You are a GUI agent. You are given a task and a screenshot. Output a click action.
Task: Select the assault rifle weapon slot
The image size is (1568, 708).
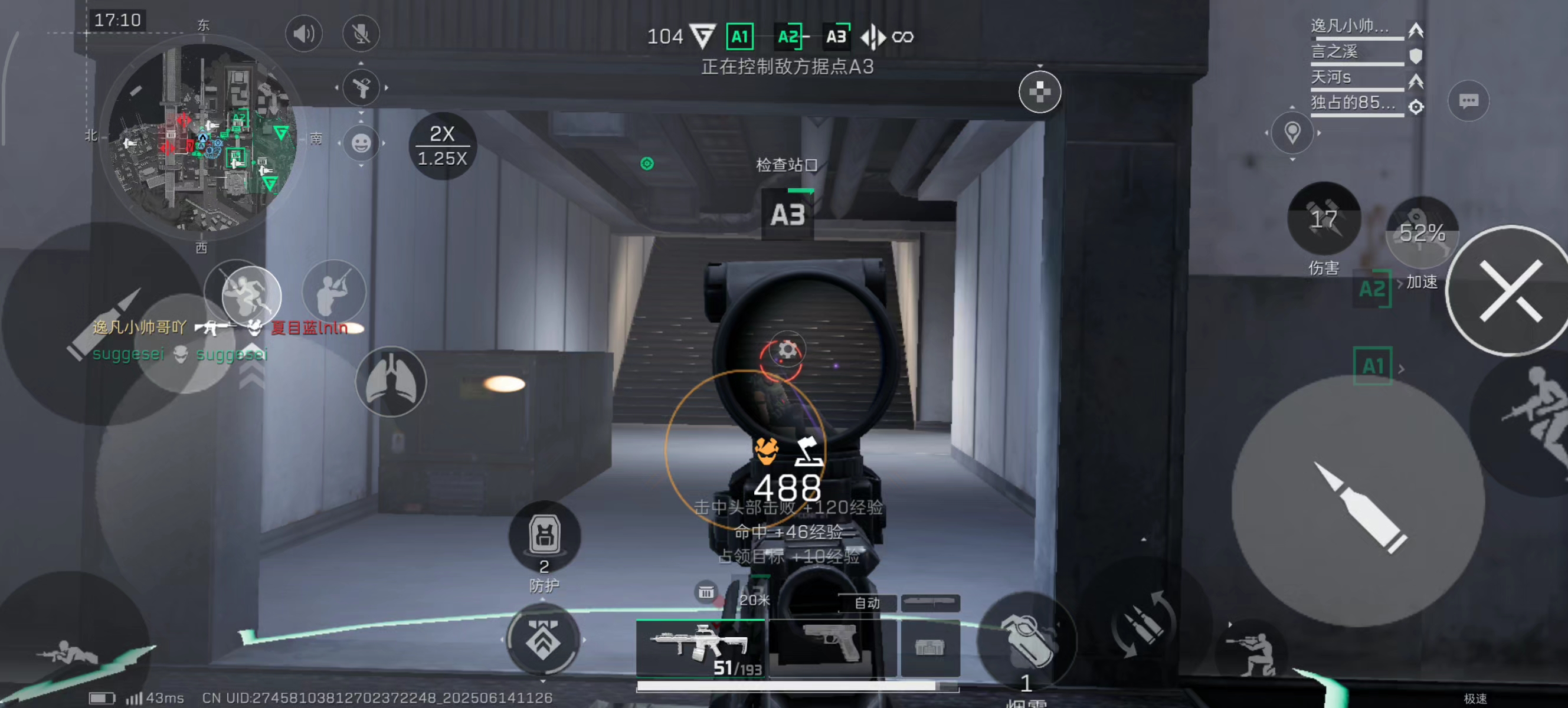pos(700,647)
